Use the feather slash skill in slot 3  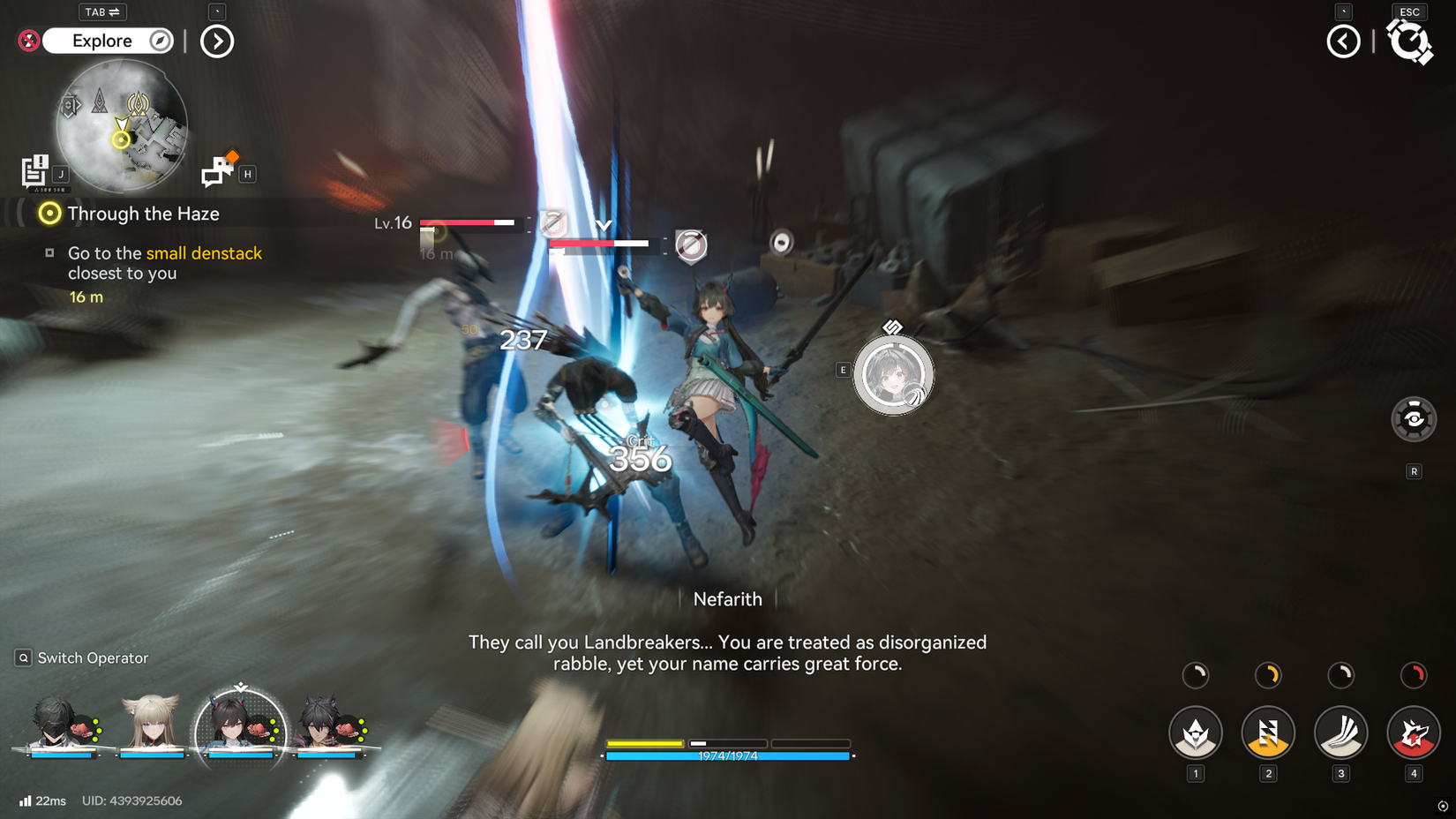[1340, 733]
